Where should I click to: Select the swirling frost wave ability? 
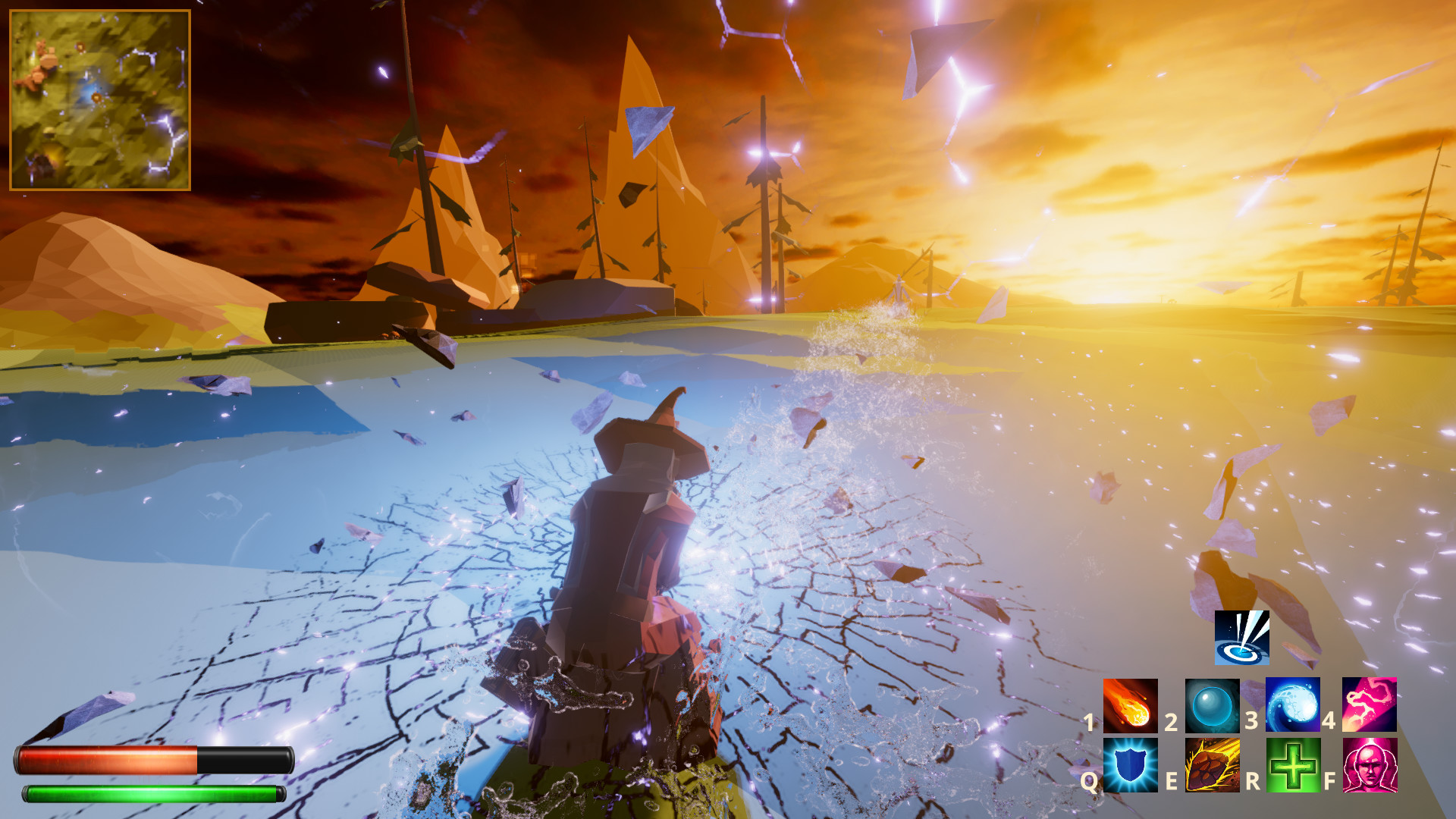(1293, 705)
